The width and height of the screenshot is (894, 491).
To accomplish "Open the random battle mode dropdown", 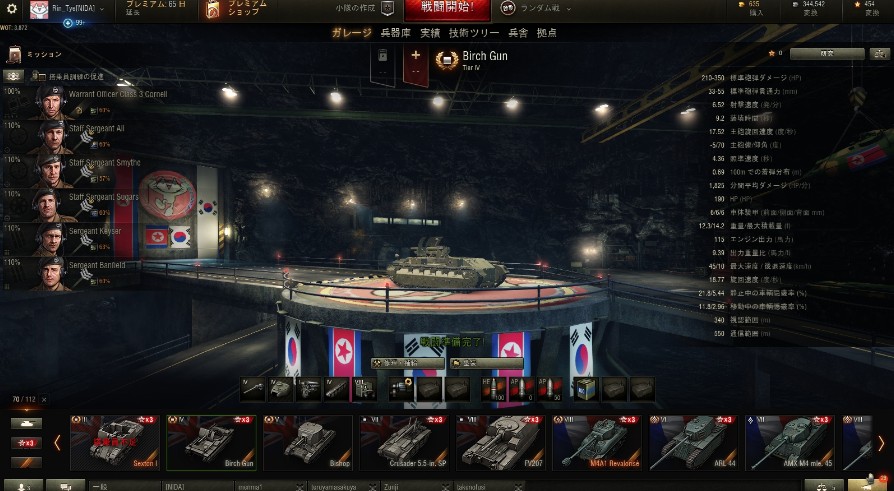I will (x=537, y=8).
